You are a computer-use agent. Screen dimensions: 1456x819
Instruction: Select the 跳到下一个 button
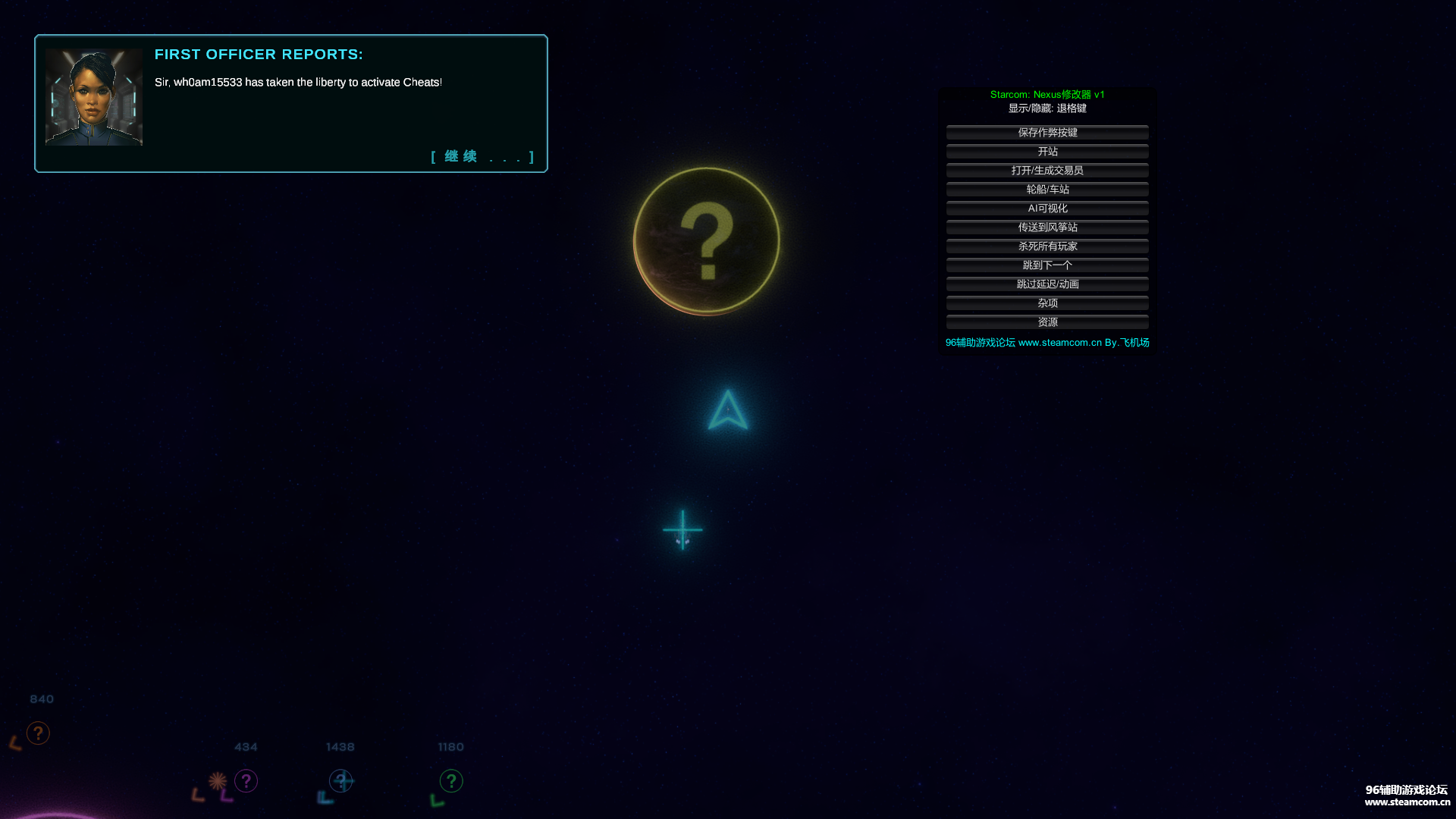pyautogui.click(x=1047, y=265)
